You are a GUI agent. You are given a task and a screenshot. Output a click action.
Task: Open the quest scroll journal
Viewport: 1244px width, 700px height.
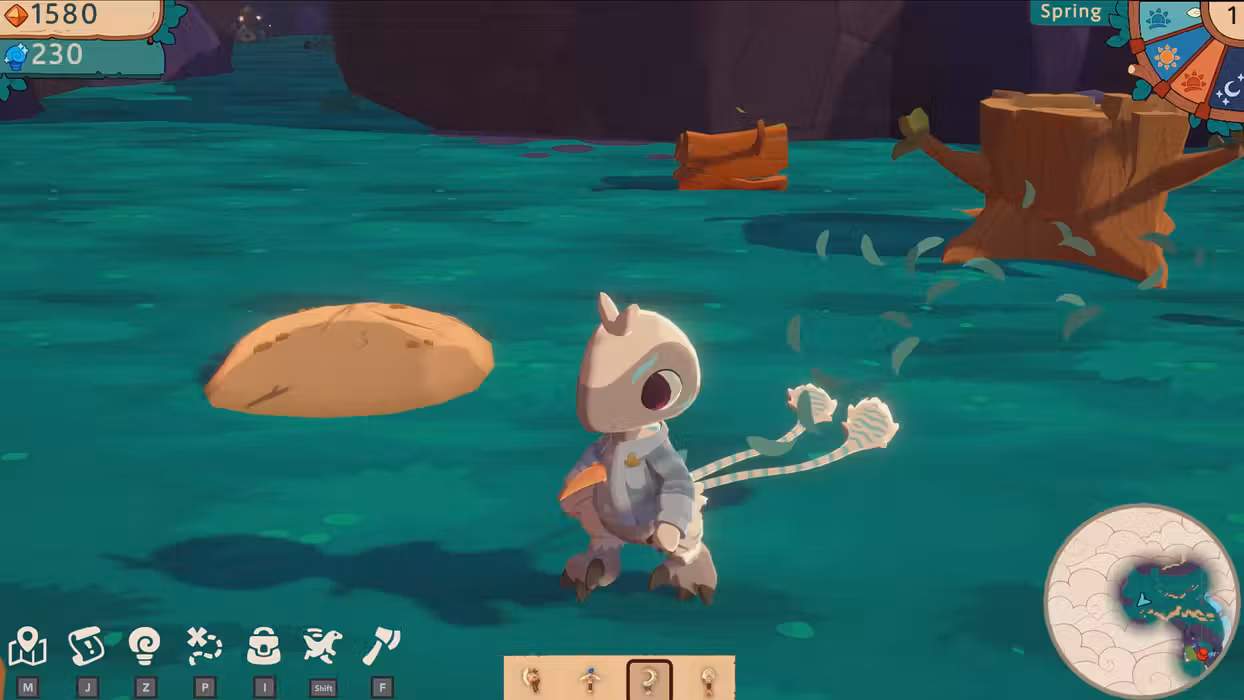click(x=87, y=647)
